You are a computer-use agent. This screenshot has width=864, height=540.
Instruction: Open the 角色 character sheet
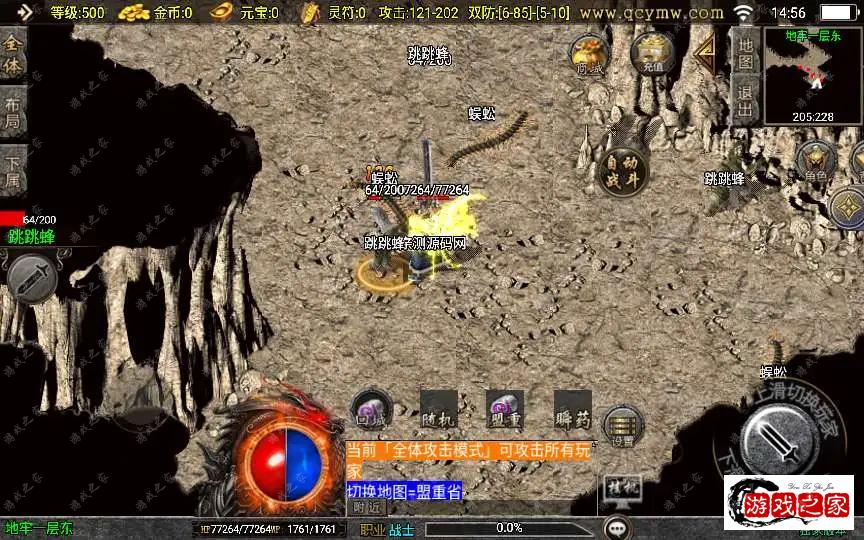pyautogui.click(x=816, y=161)
